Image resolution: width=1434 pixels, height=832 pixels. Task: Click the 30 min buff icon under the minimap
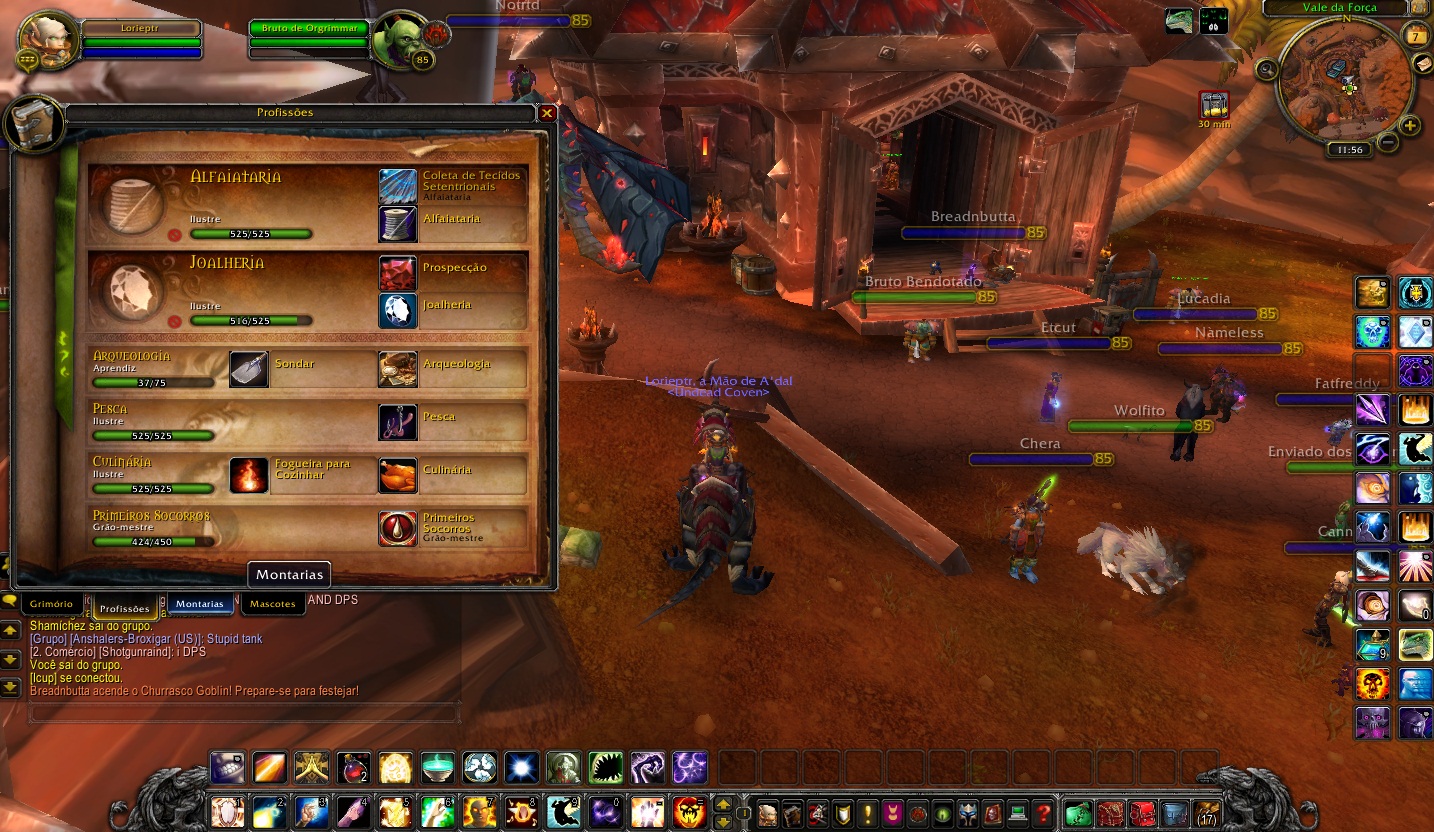1213,103
